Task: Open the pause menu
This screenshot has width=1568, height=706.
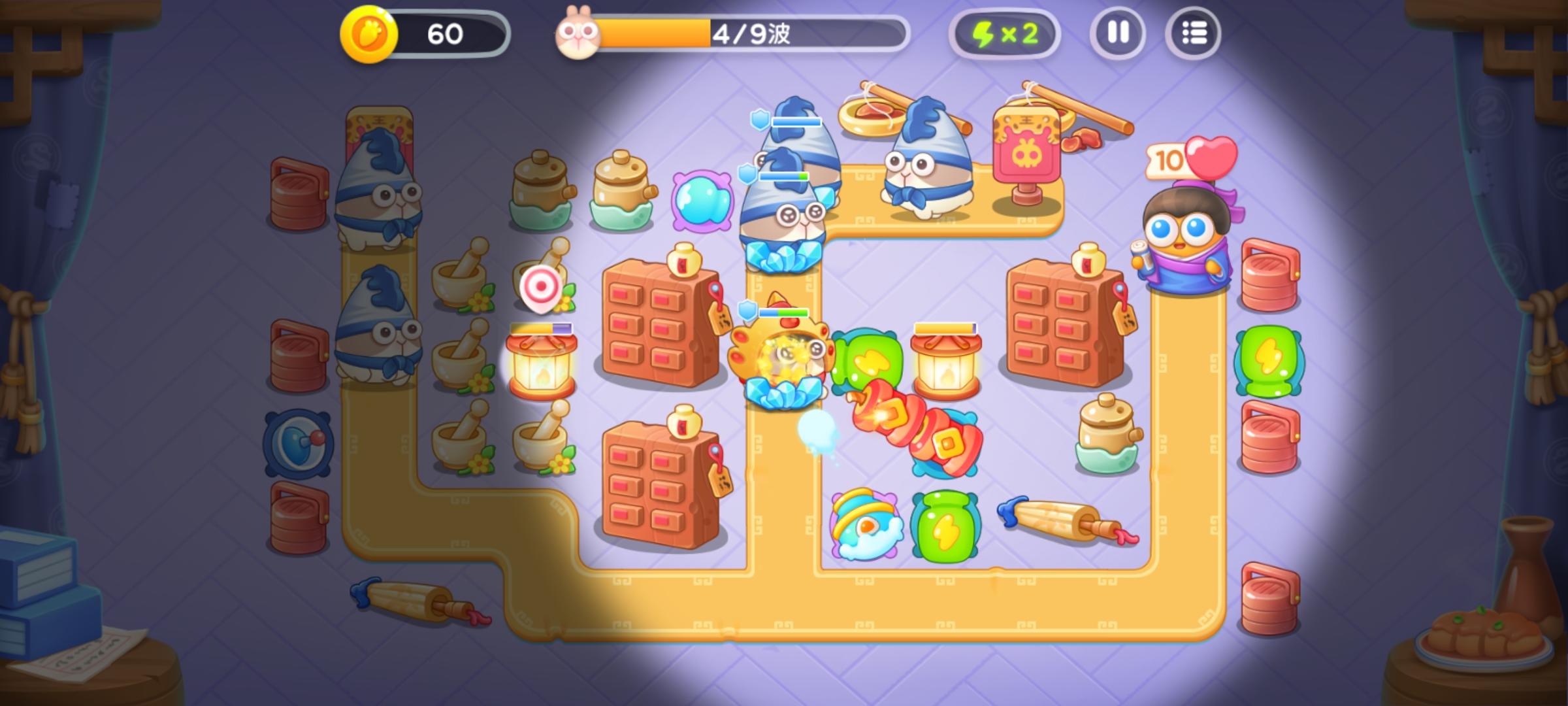Action: [x=1119, y=33]
